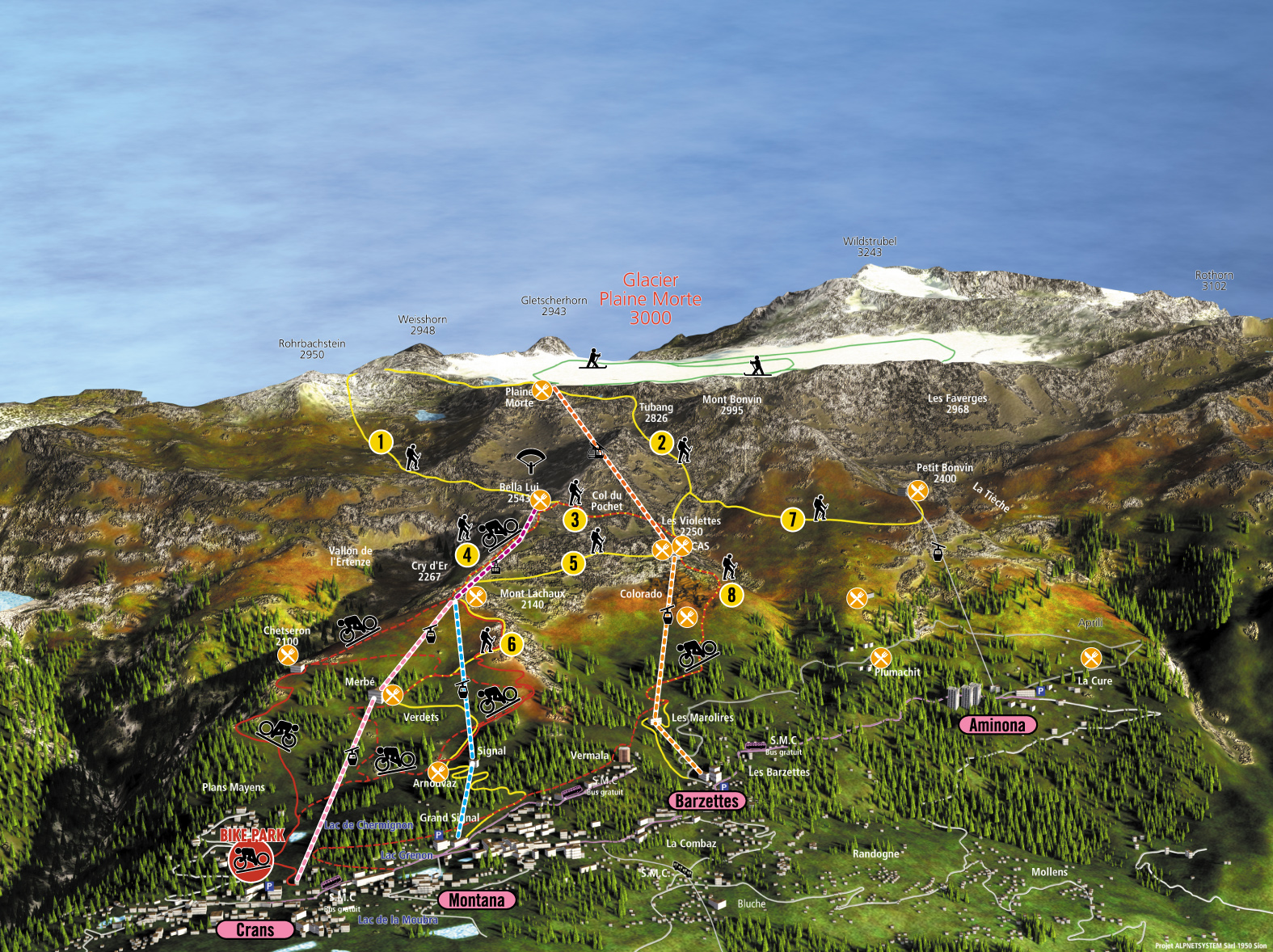Image resolution: width=1273 pixels, height=952 pixels.
Task: Open trail marker number 5
Action: tap(573, 563)
